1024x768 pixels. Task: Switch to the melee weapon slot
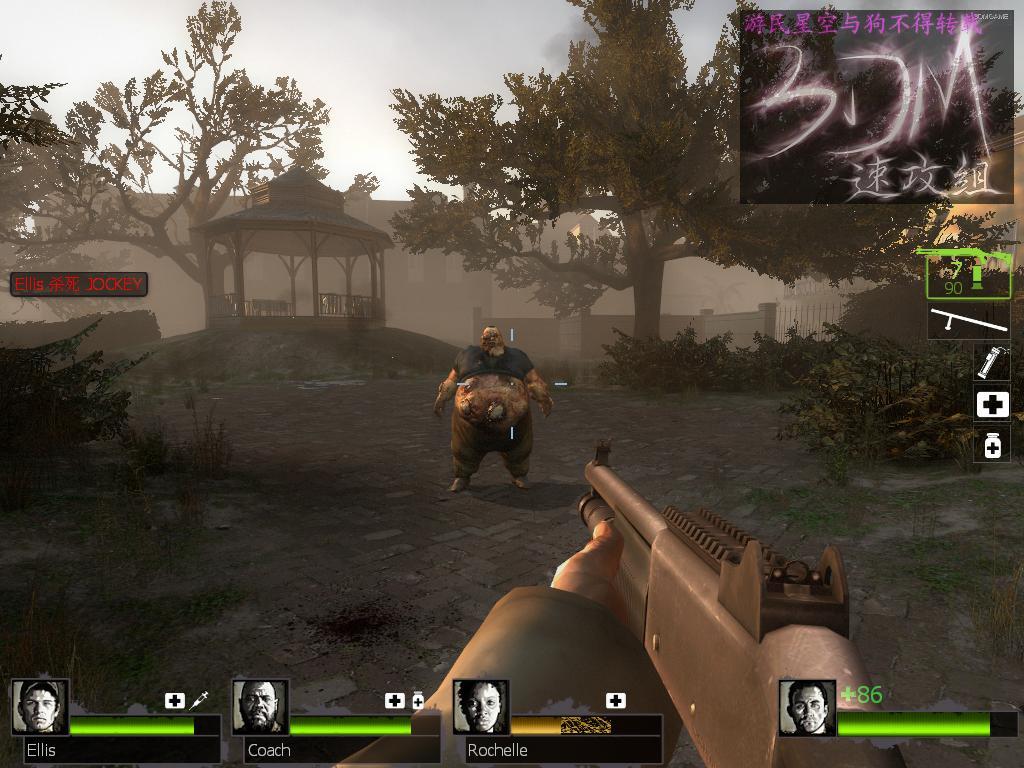968,322
